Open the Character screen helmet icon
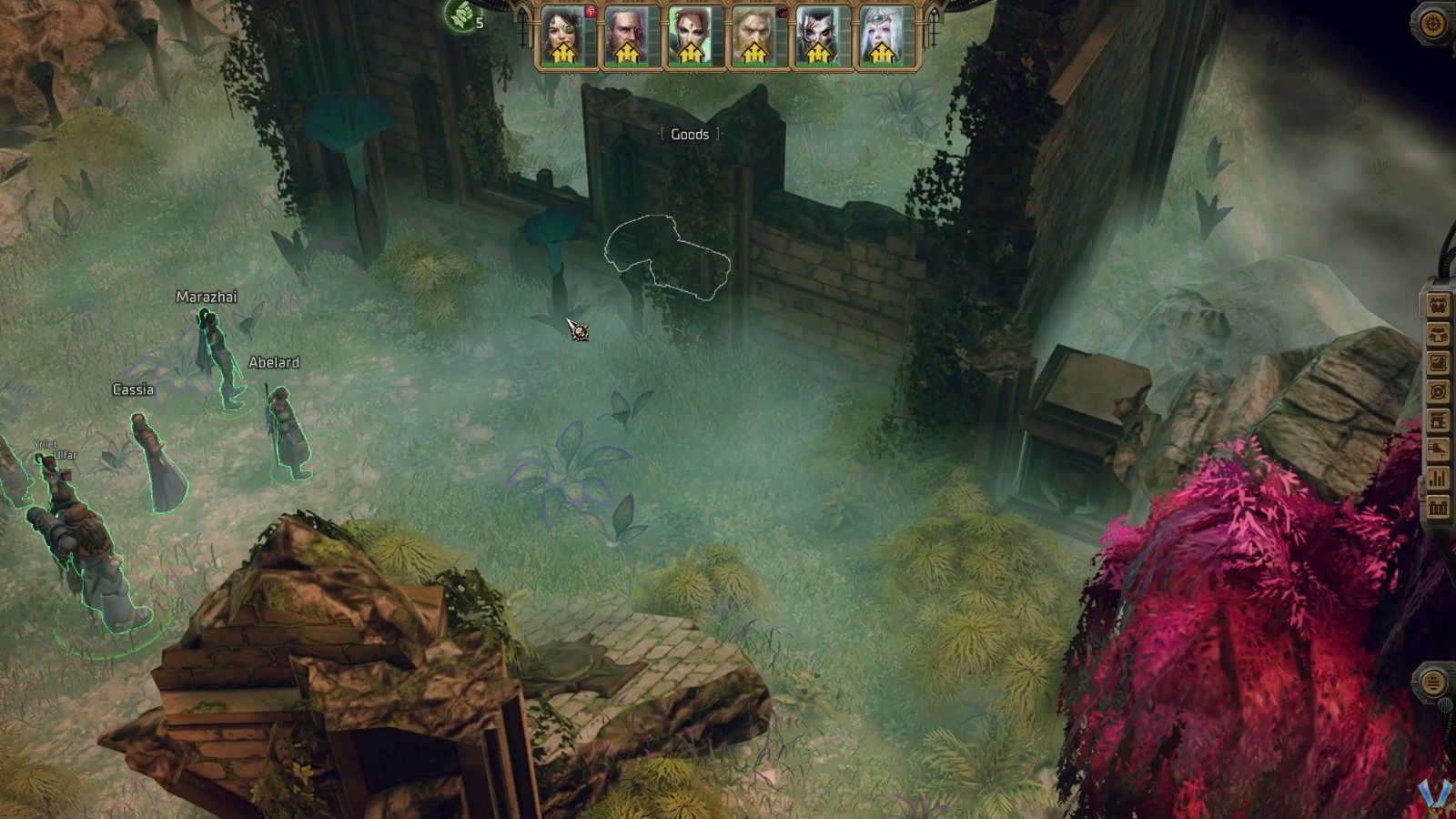The width and height of the screenshot is (1456, 819). (x=1438, y=332)
